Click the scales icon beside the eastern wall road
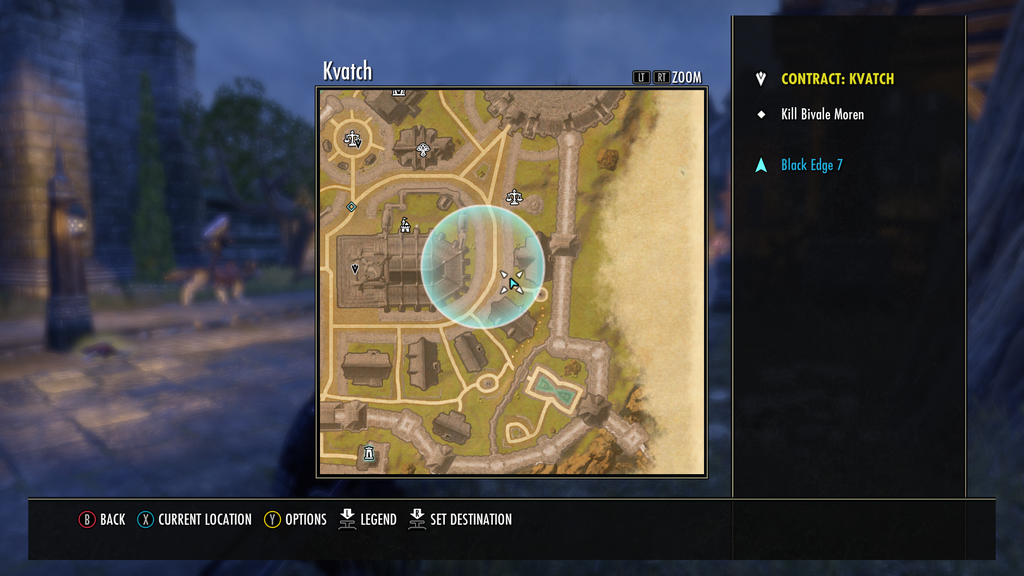Image resolution: width=1024 pixels, height=576 pixels. [514, 196]
